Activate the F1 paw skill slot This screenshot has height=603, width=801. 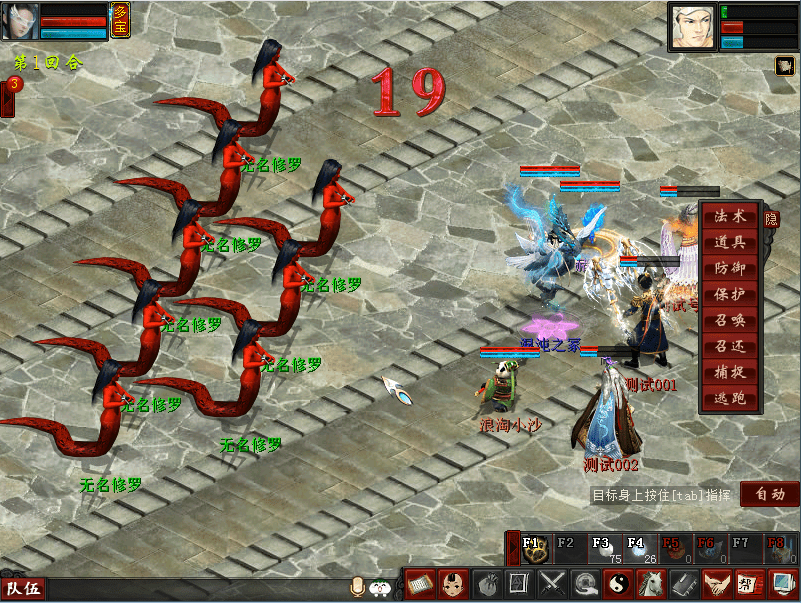click(x=534, y=549)
